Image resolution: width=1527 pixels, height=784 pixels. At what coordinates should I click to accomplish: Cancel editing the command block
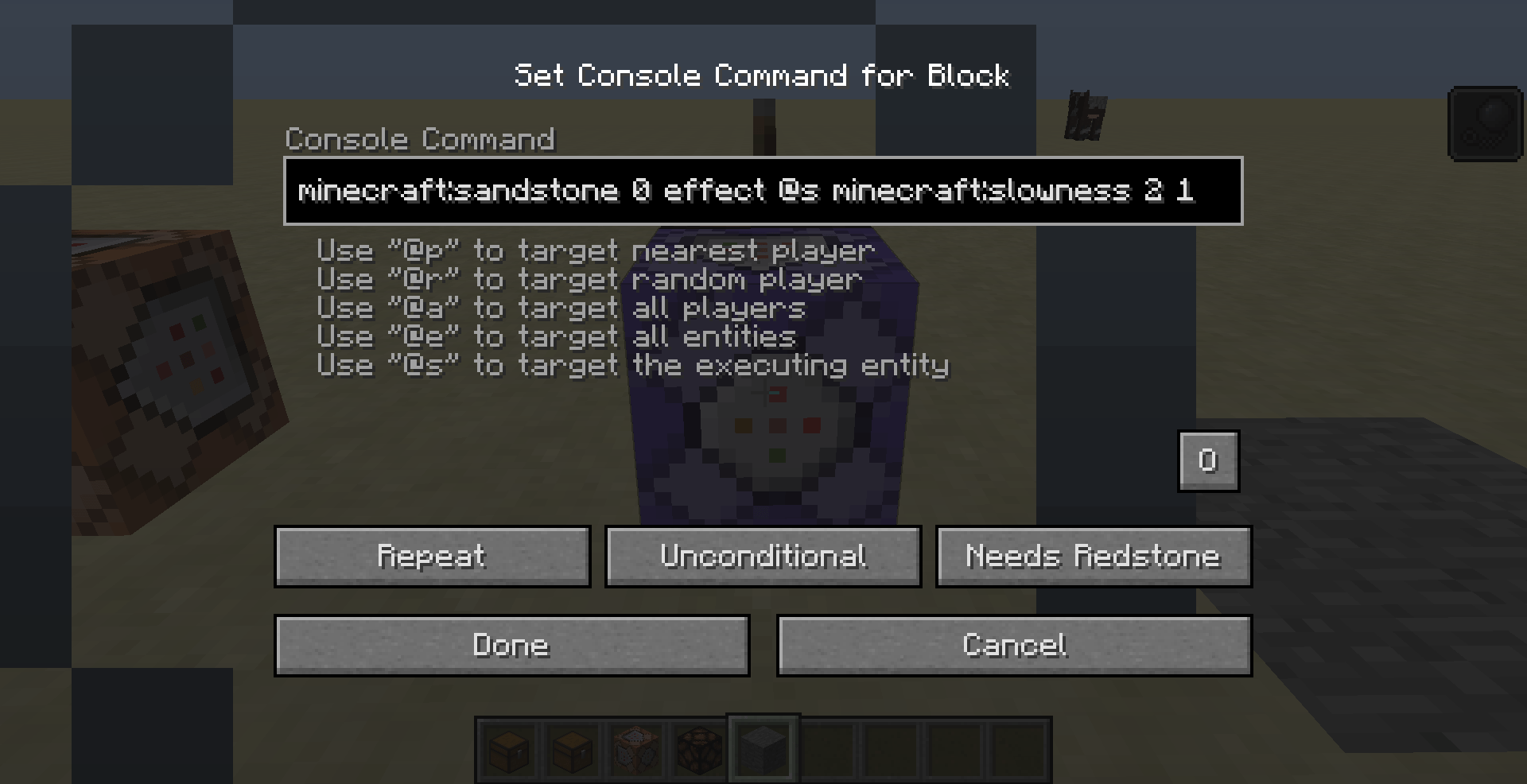click(x=1014, y=646)
